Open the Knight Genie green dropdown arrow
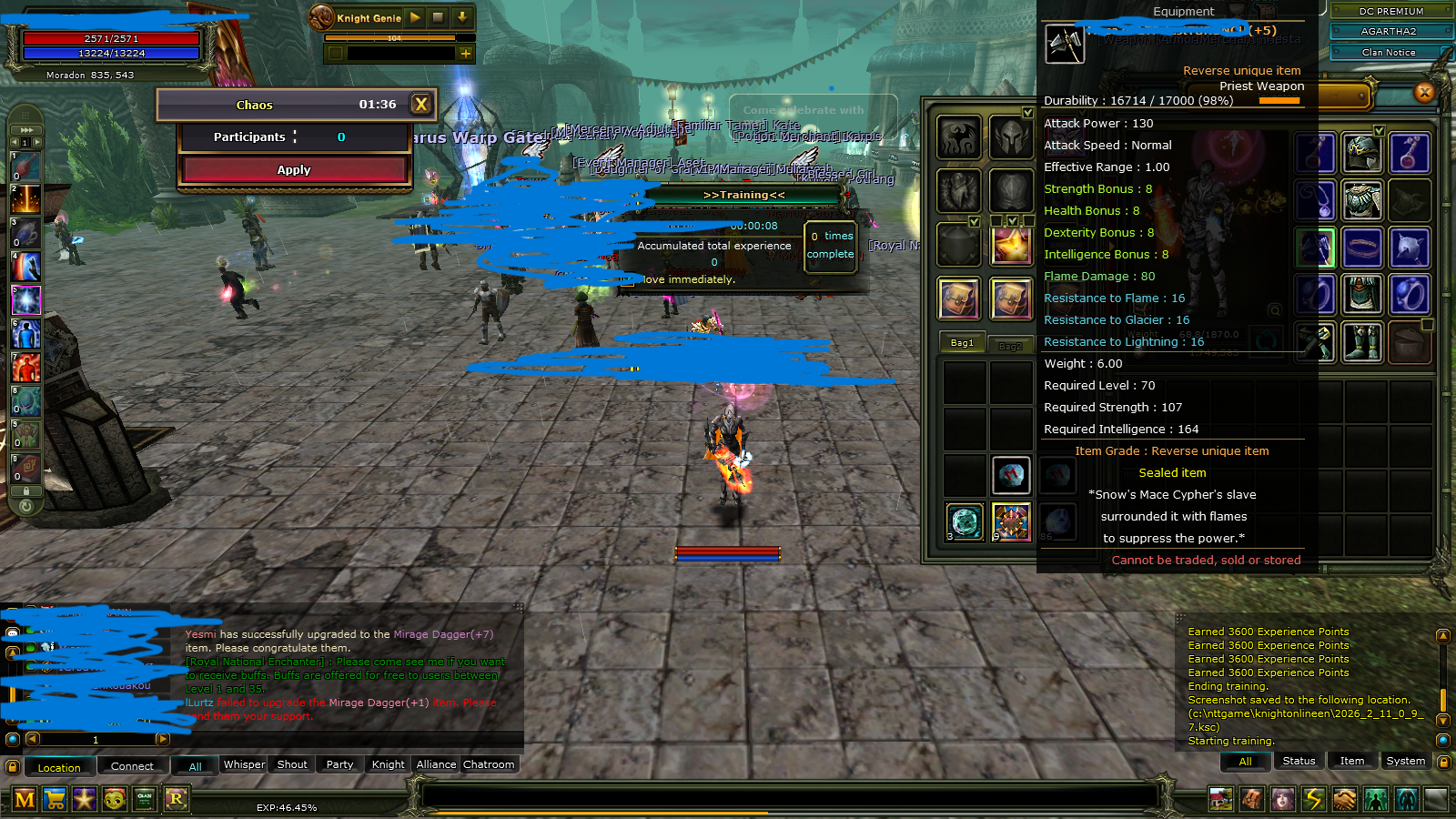This screenshot has height=819, width=1456. (462, 17)
